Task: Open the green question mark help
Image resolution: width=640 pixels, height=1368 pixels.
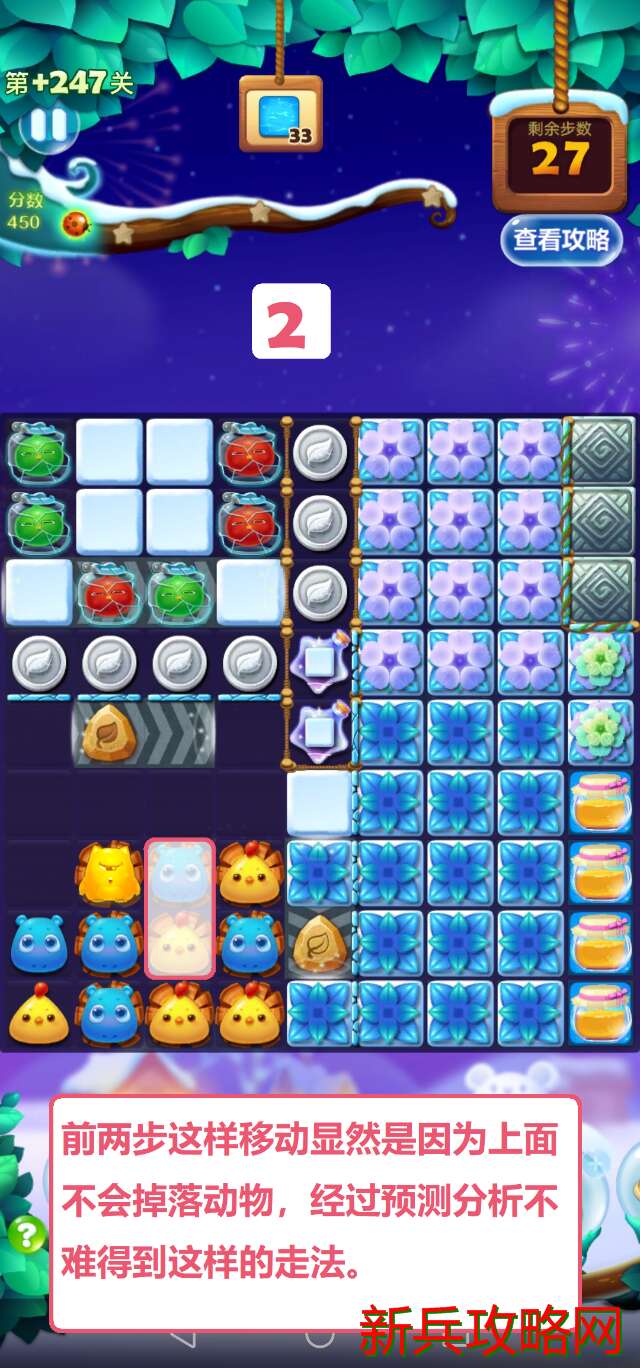Action: point(27,1234)
